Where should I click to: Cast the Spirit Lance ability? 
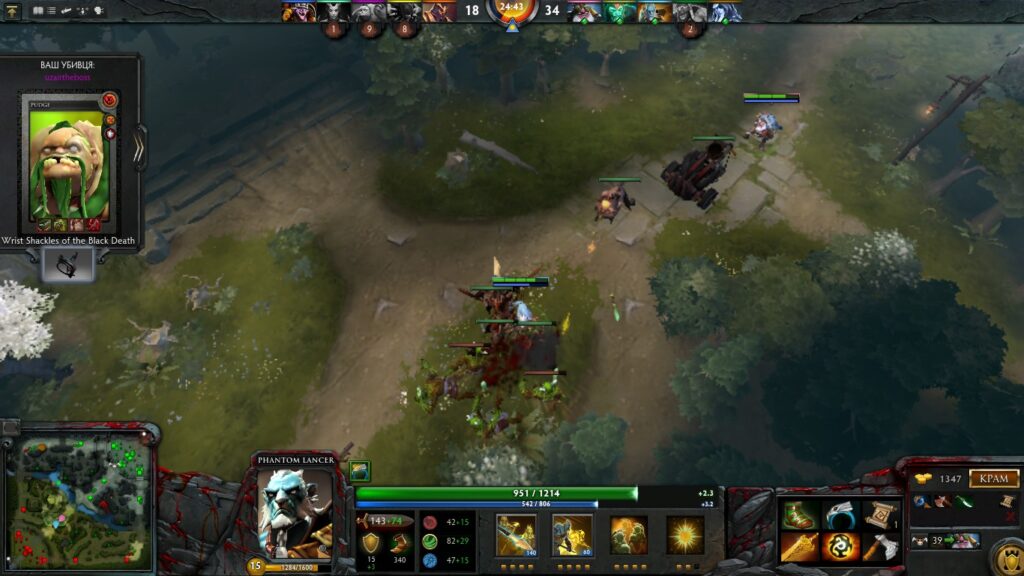[x=516, y=535]
